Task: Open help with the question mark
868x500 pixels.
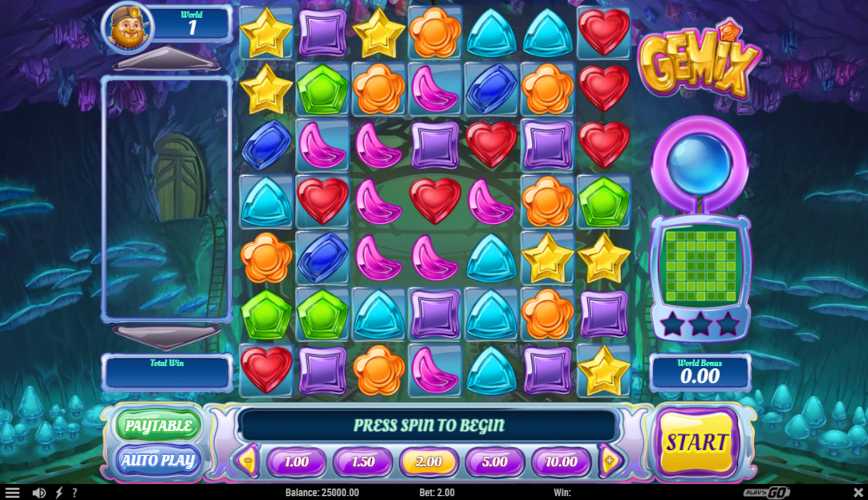Action: tap(74, 492)
